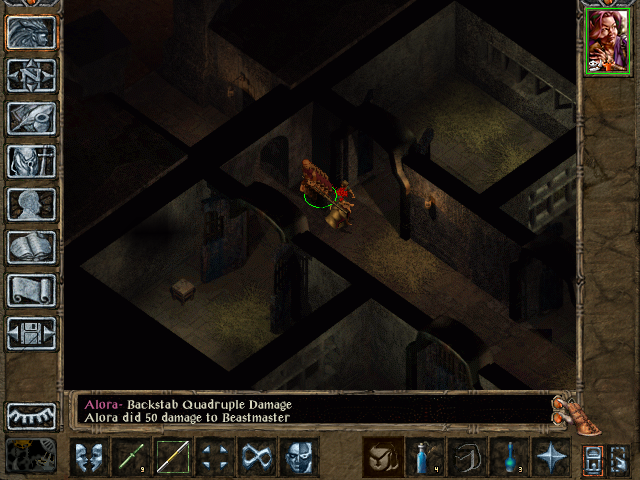Open the priest scroll button
Image resolution: width=640 pixels, height=480 pixels.
coord(32,290)
